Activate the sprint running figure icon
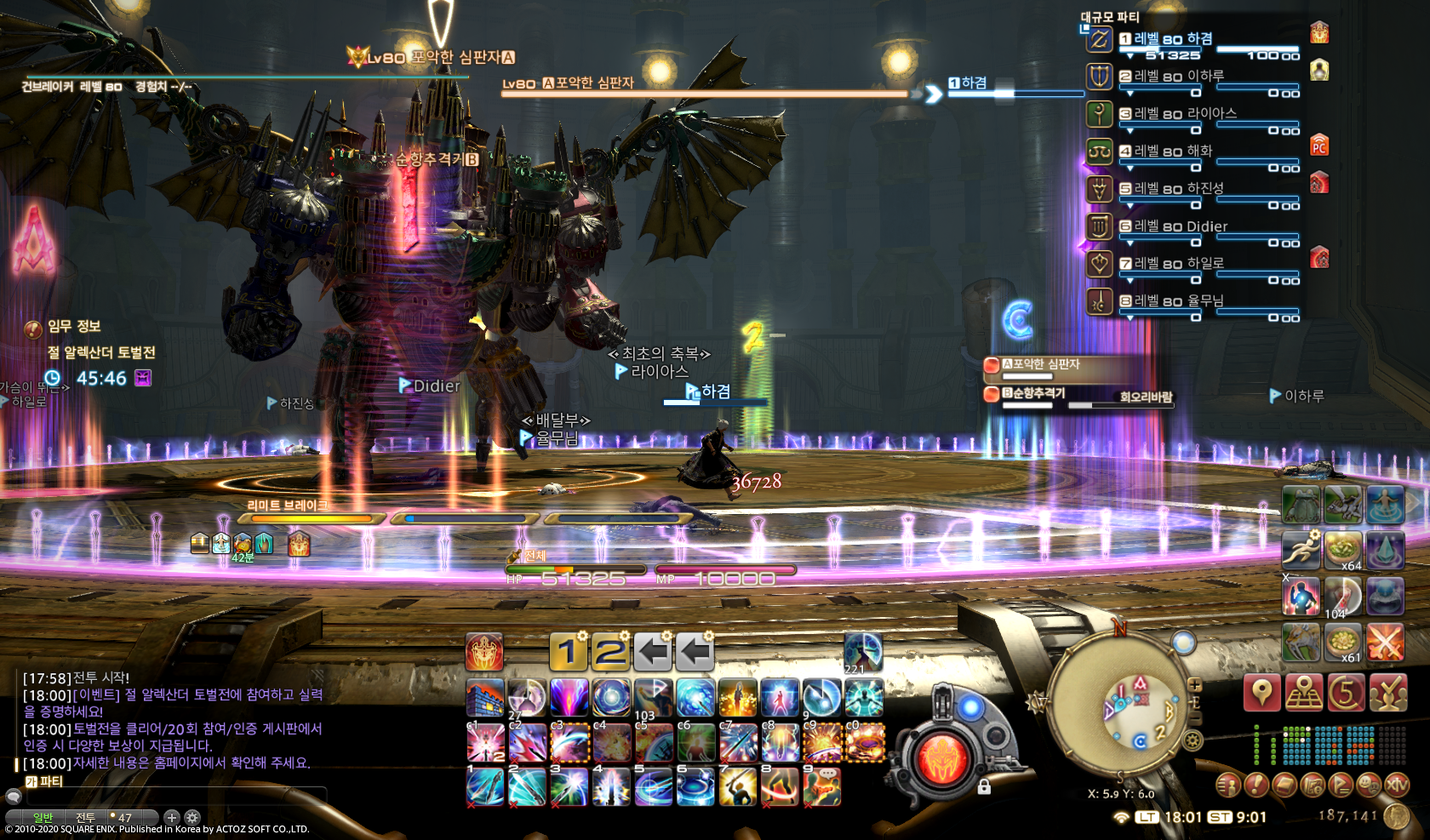 [1301, 549]
